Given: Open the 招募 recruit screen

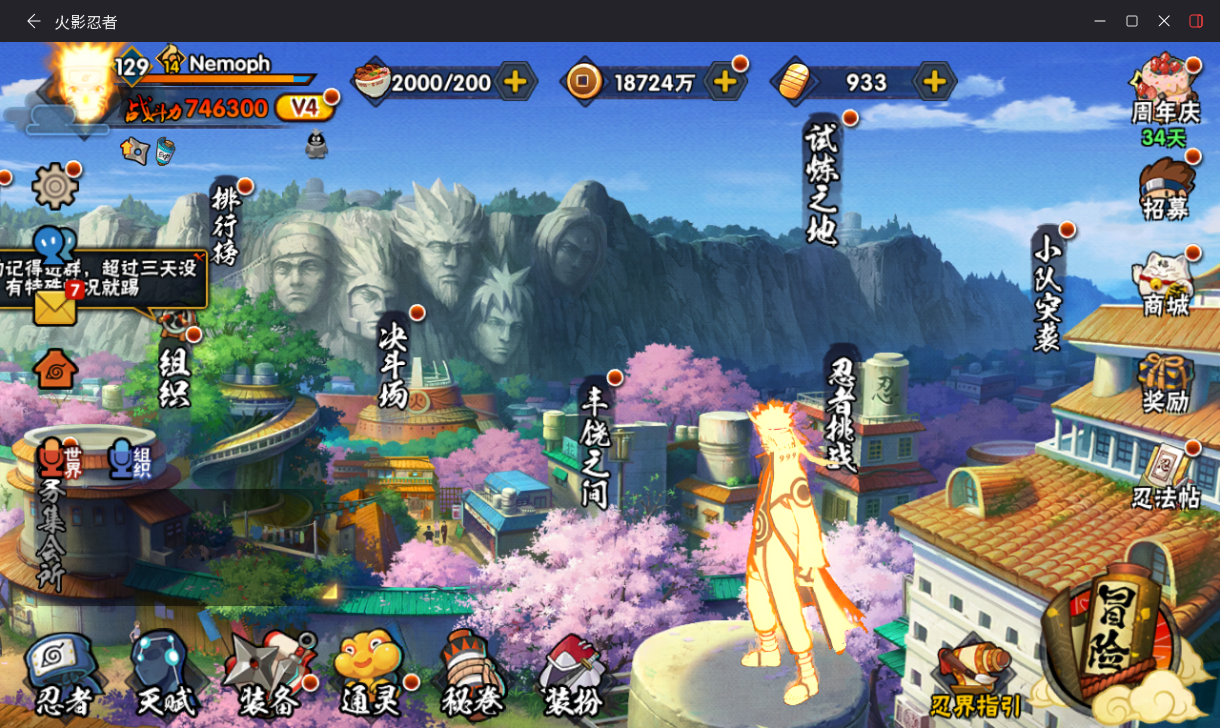Looking at the screenshot, I should [1166, 188].
